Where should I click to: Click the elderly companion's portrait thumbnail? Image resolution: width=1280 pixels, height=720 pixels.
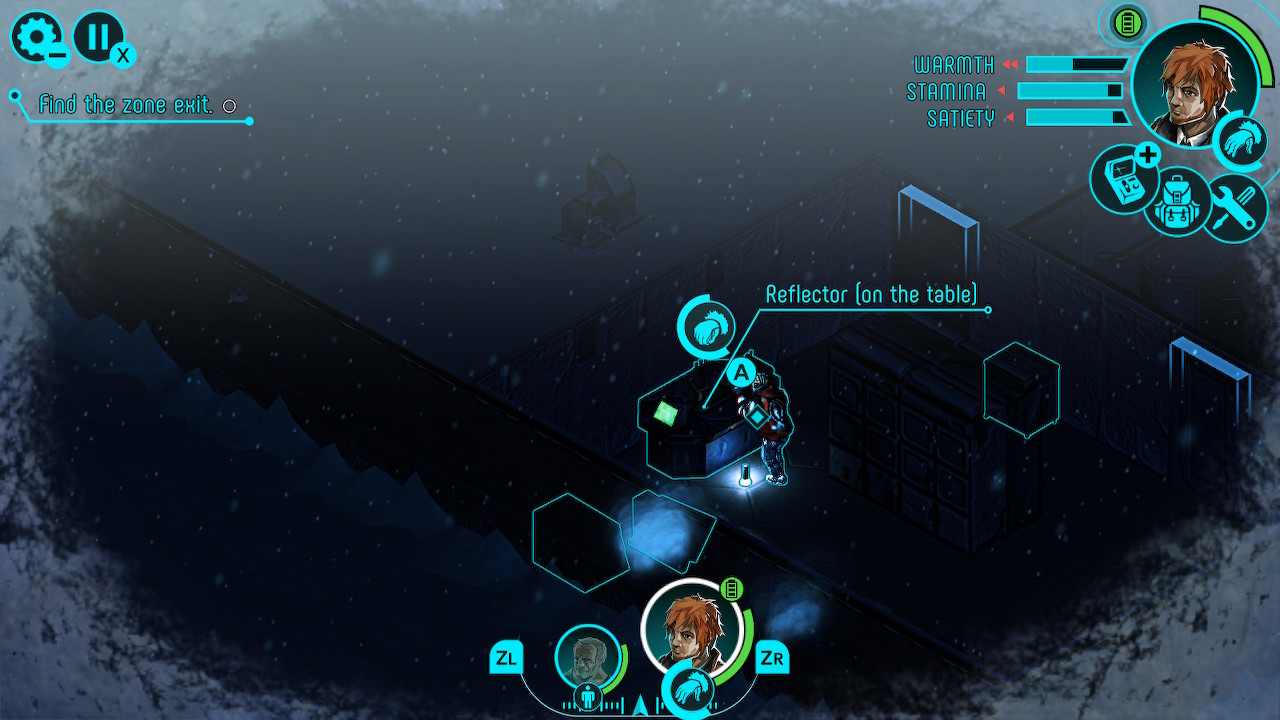(x=585, y=655)
